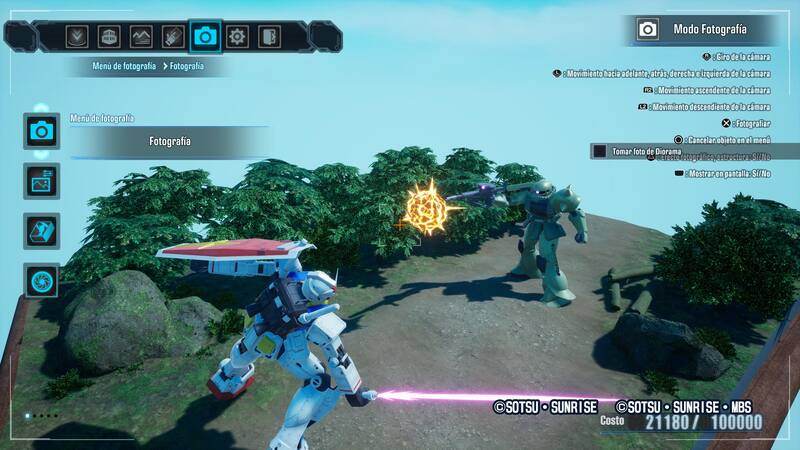Select the lens aperture side icon
800x450 pixels.
click(41, 281)
